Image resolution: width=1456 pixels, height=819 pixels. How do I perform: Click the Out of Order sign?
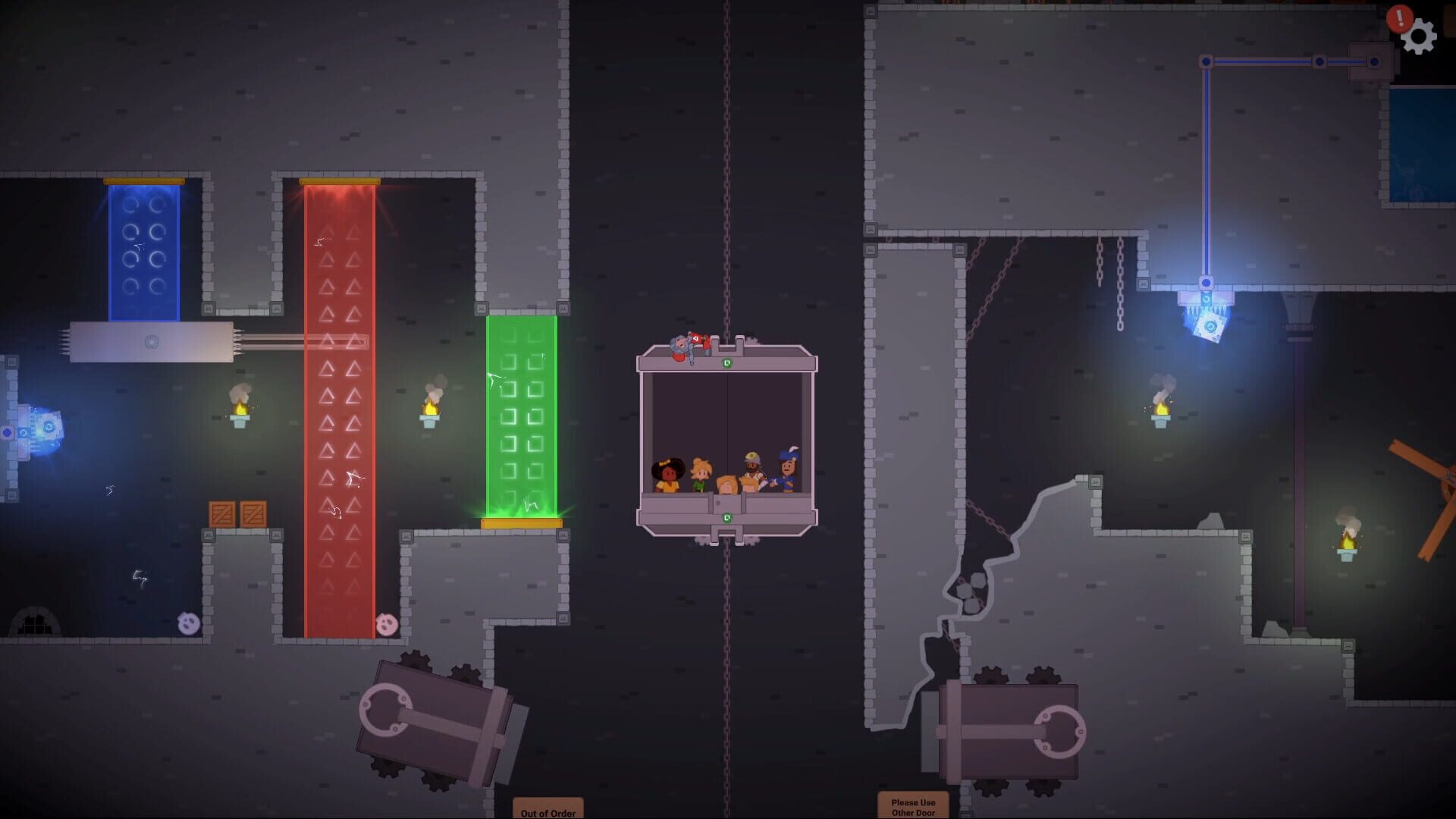(x=546, y=808)
